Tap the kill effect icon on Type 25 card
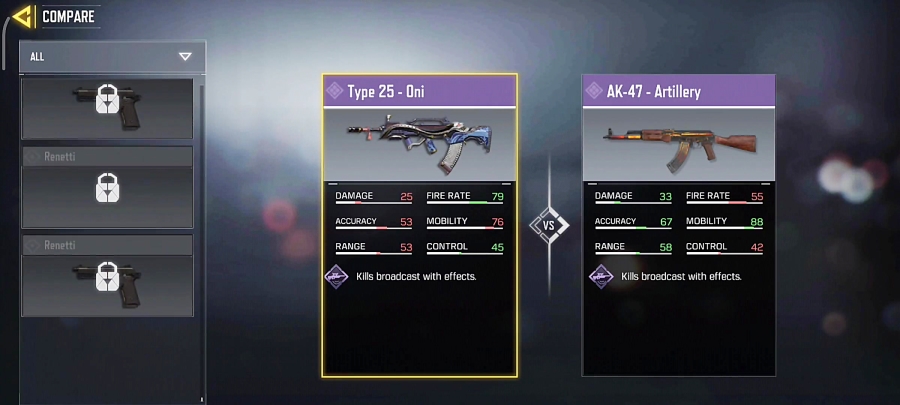The image size is (900, 405). tap(337, 276)
